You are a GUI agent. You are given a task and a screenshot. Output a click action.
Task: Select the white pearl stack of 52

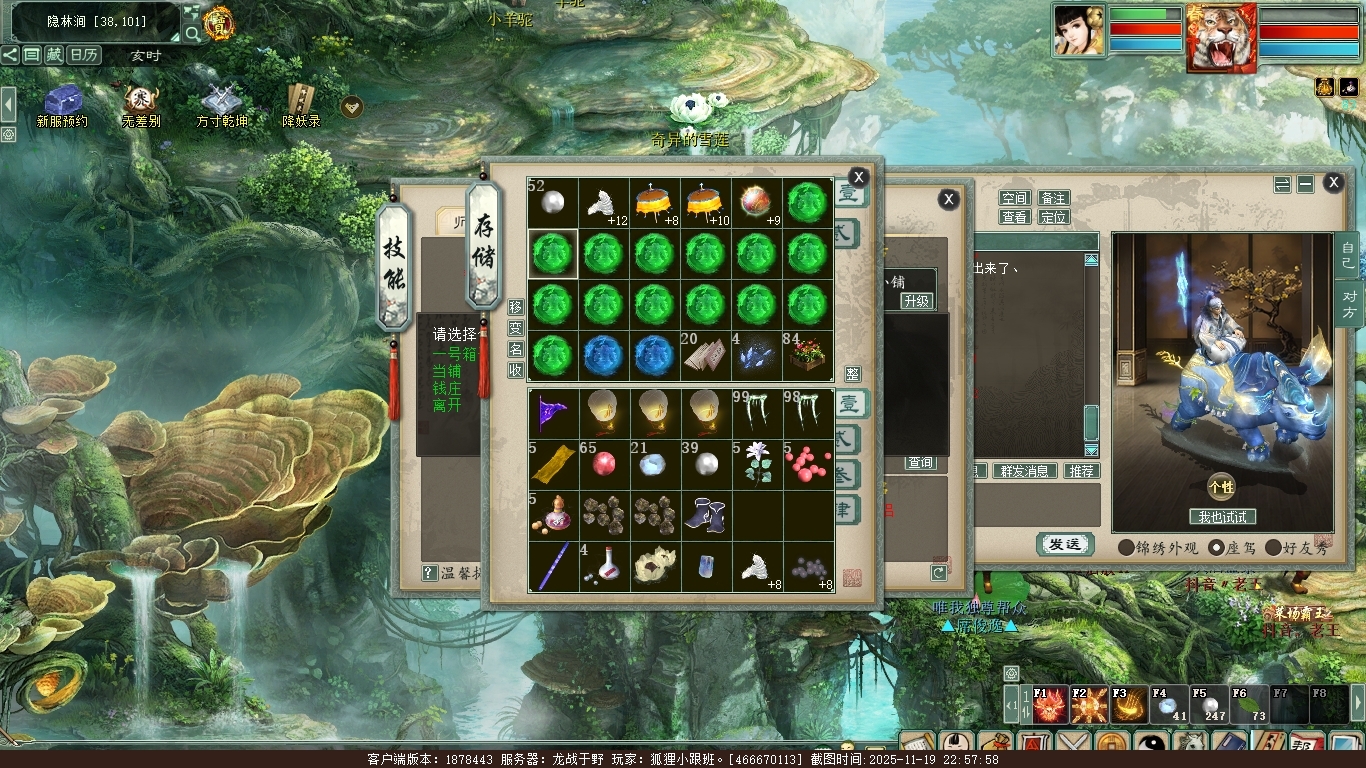[x=553, y=203]
